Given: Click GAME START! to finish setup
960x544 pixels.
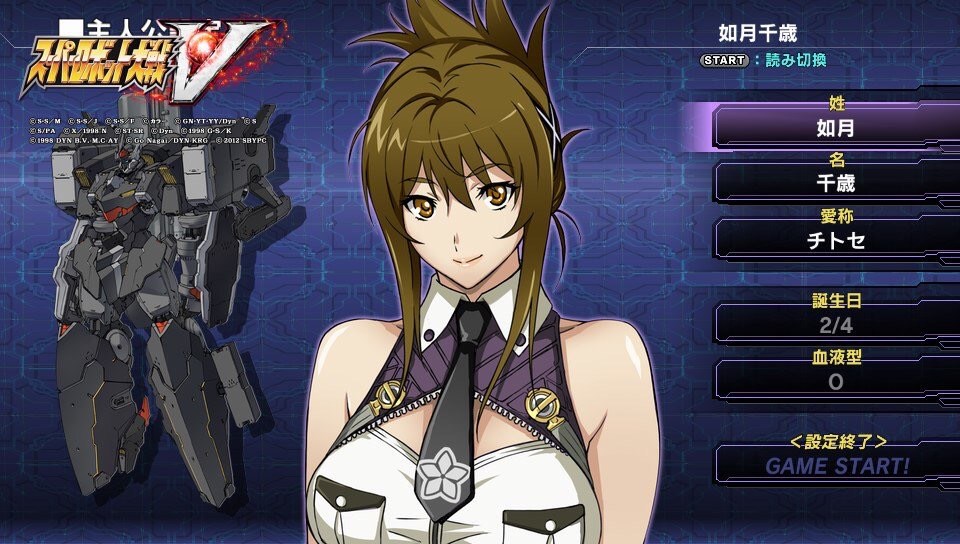Looking at the screenshot, I should (836, 465).
